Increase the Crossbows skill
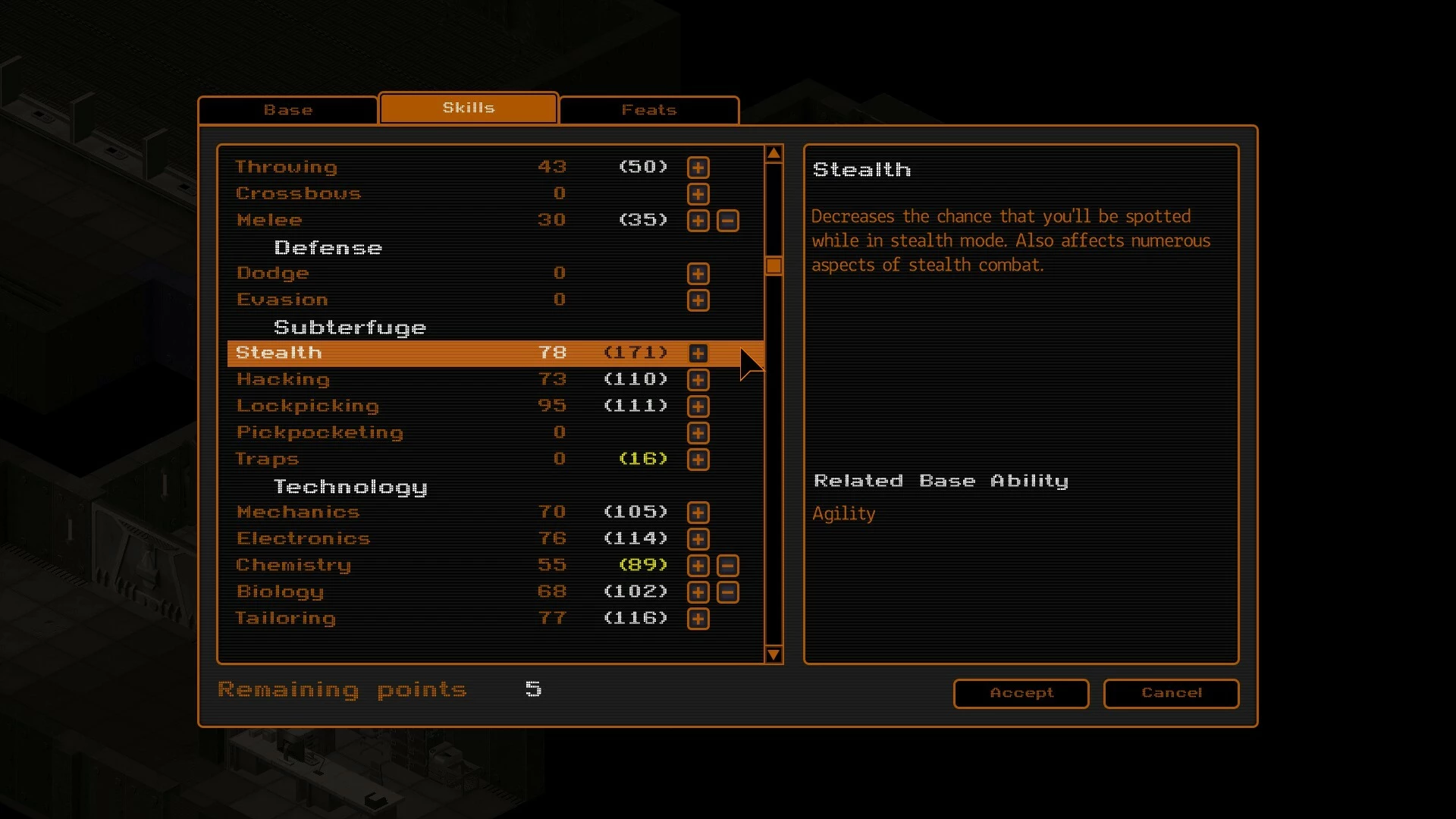Image resolution: width=1456 pixels, height=819 pixels. click(x=698, y=194)
